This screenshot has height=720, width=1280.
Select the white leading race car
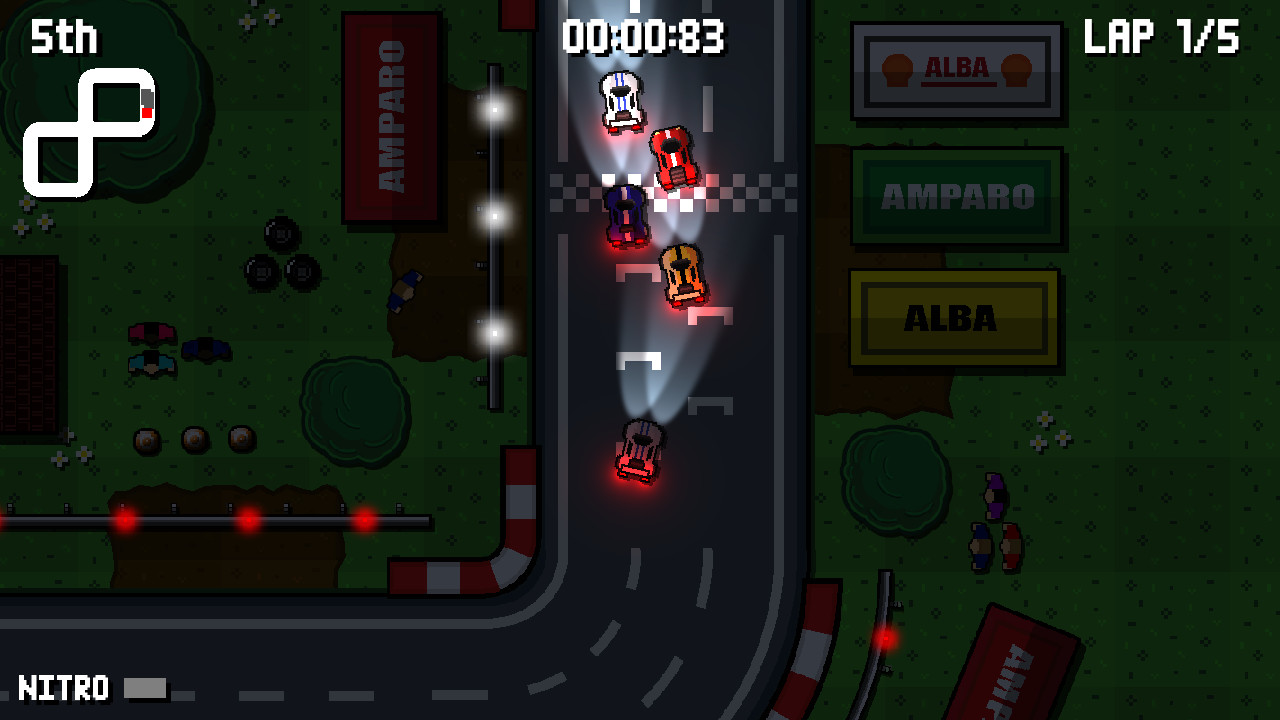(x=623, y=100)
